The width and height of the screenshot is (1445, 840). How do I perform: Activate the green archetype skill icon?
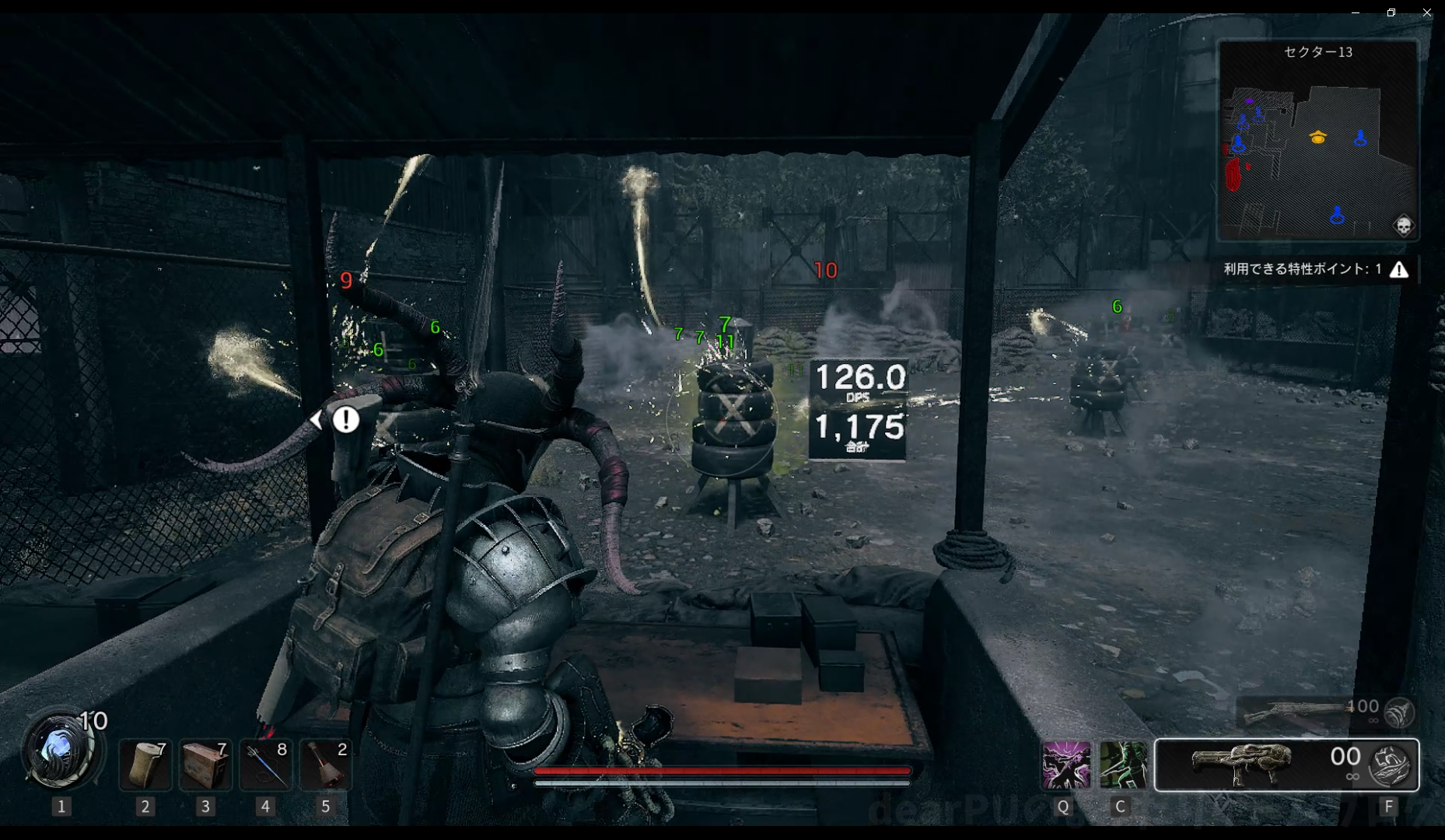pos(1123,765)
